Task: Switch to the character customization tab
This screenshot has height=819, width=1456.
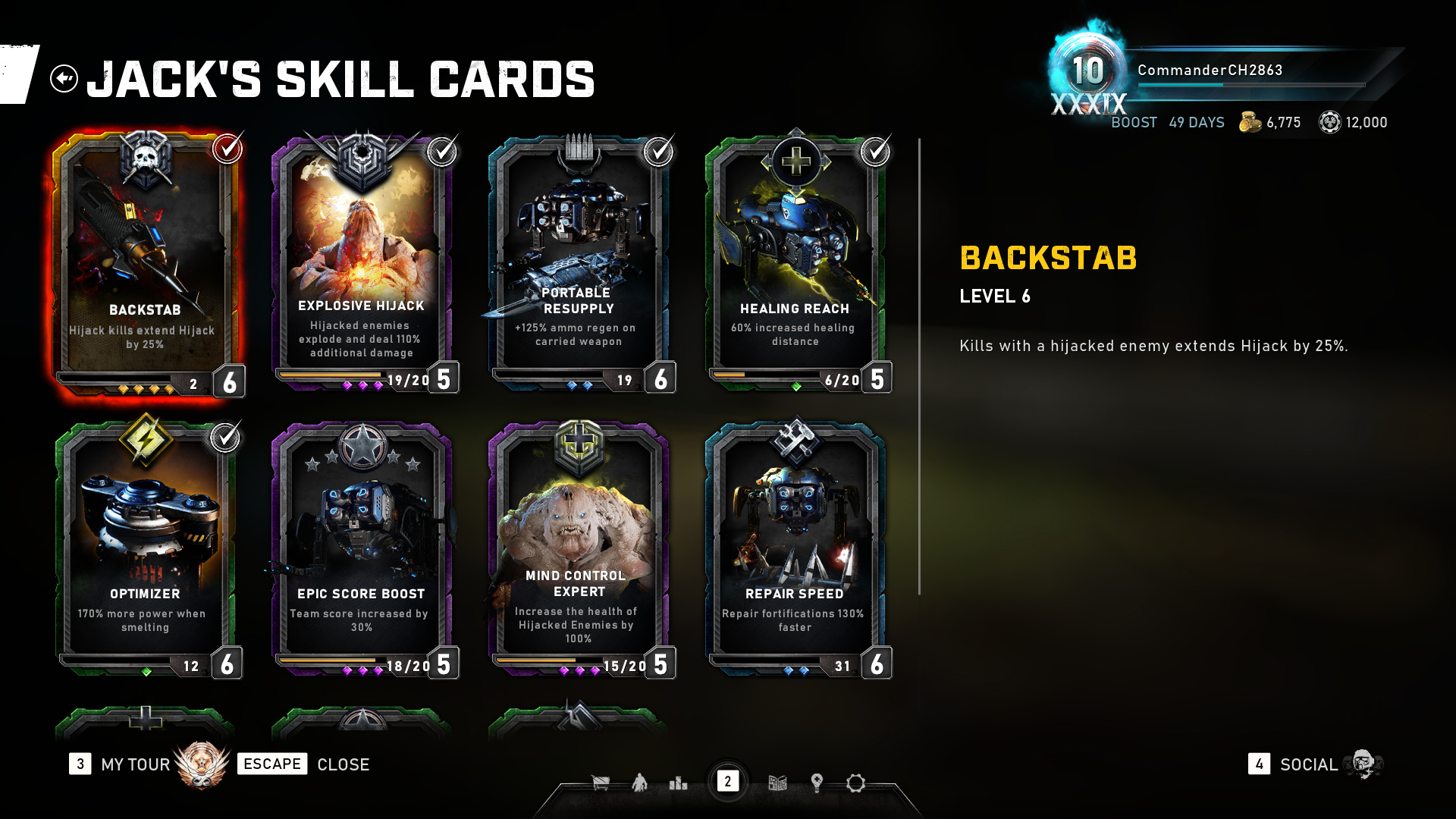Action: [639, 783]
